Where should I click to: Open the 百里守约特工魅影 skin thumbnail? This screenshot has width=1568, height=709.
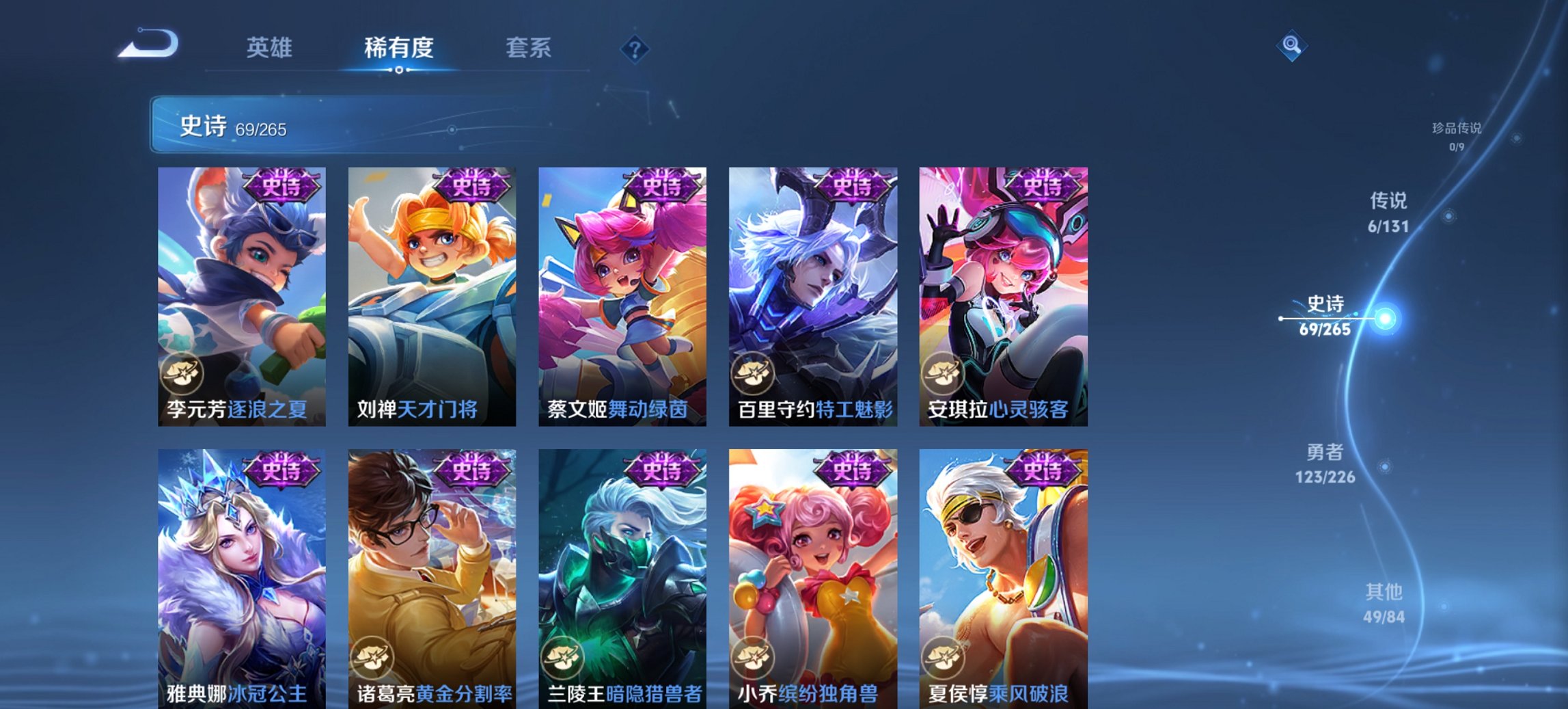(x=815, y=294)
